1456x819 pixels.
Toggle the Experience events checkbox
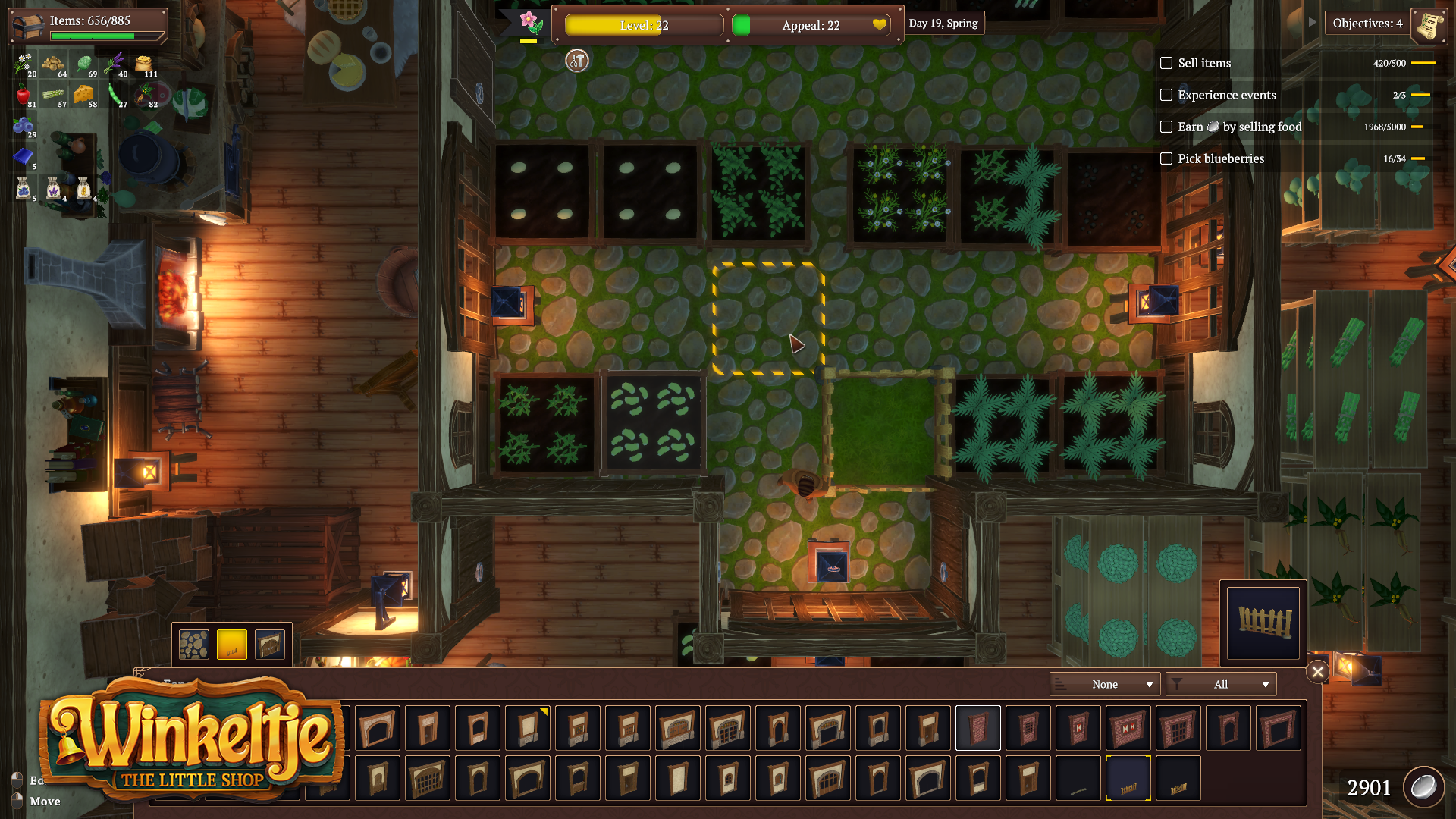(x=1166, y=96)
